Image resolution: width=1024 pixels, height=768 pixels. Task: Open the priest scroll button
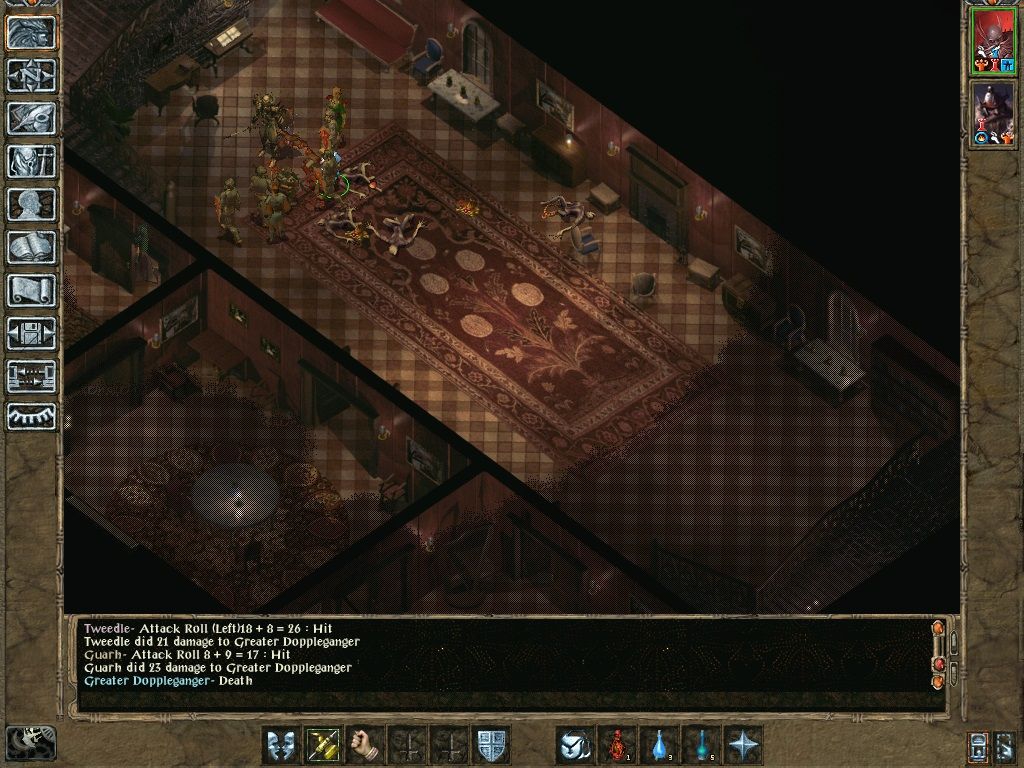click(x=32, y=290)
